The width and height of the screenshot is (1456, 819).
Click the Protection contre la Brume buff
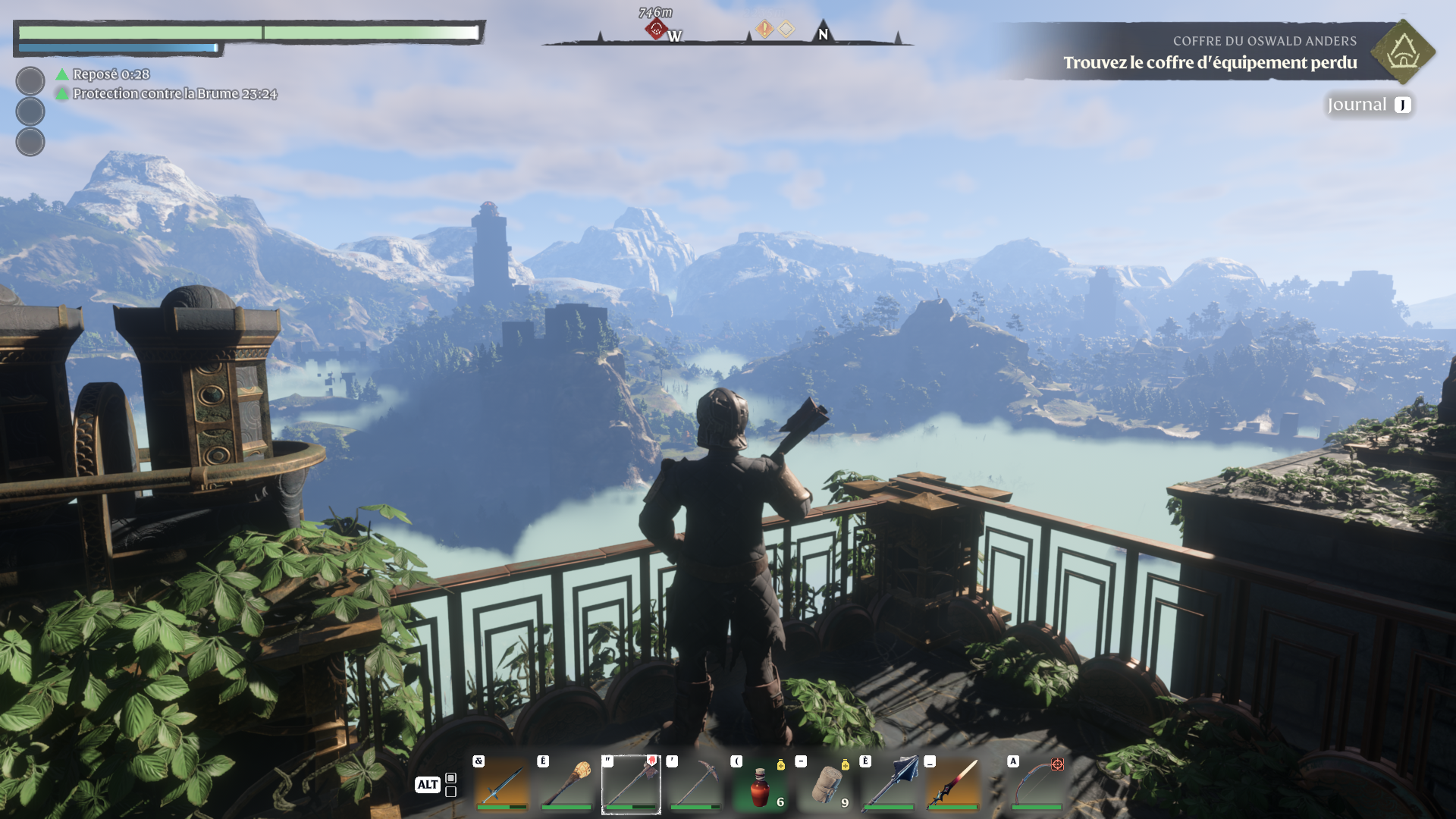click(174, 94)
